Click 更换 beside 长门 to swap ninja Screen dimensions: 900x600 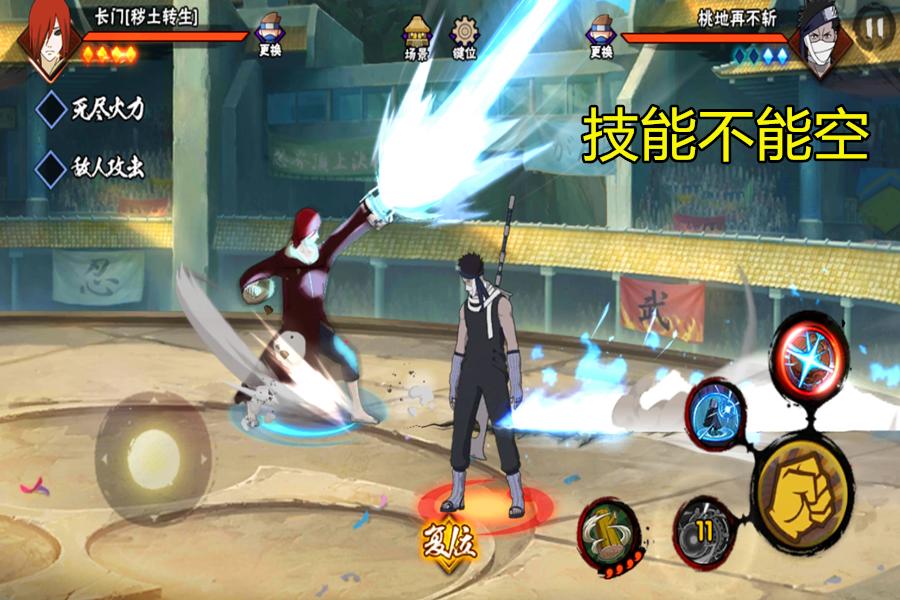[269, 35]
